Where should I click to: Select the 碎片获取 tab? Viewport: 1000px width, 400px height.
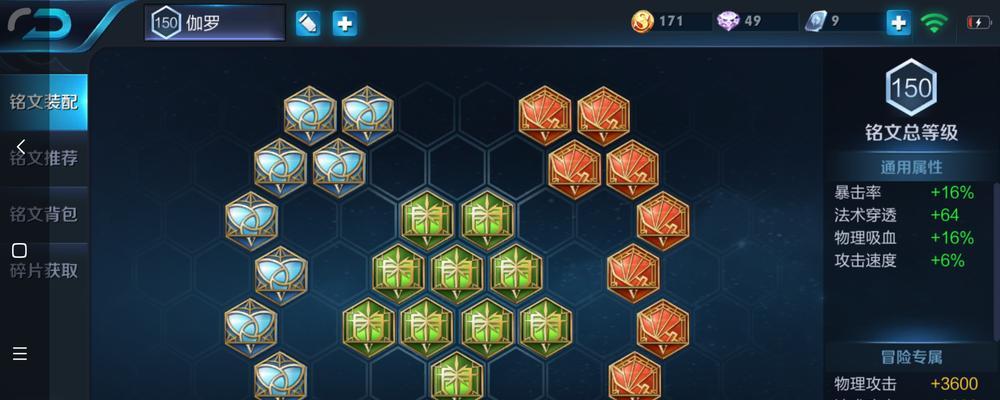point(44,270)
